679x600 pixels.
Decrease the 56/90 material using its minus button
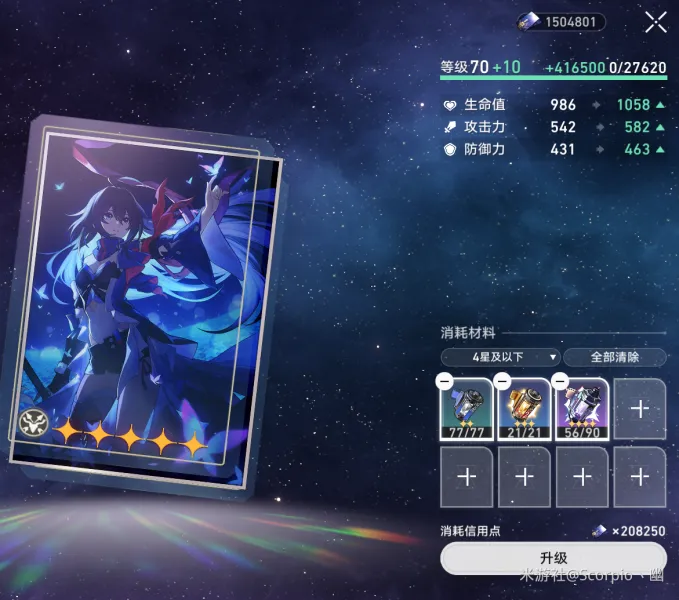[x=561, y=381]
